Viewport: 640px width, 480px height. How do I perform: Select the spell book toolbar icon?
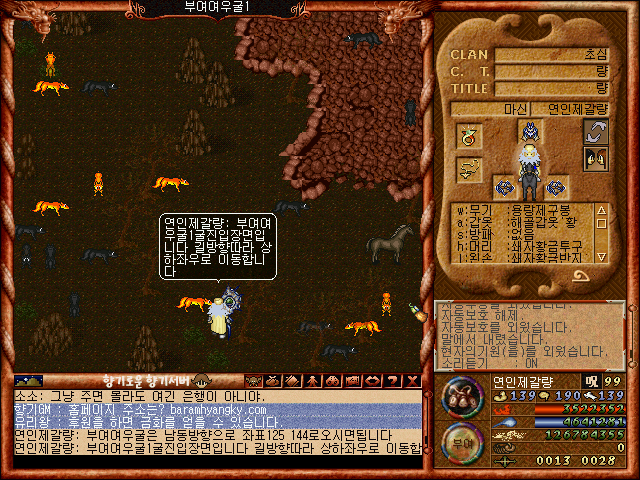point(294,381)
